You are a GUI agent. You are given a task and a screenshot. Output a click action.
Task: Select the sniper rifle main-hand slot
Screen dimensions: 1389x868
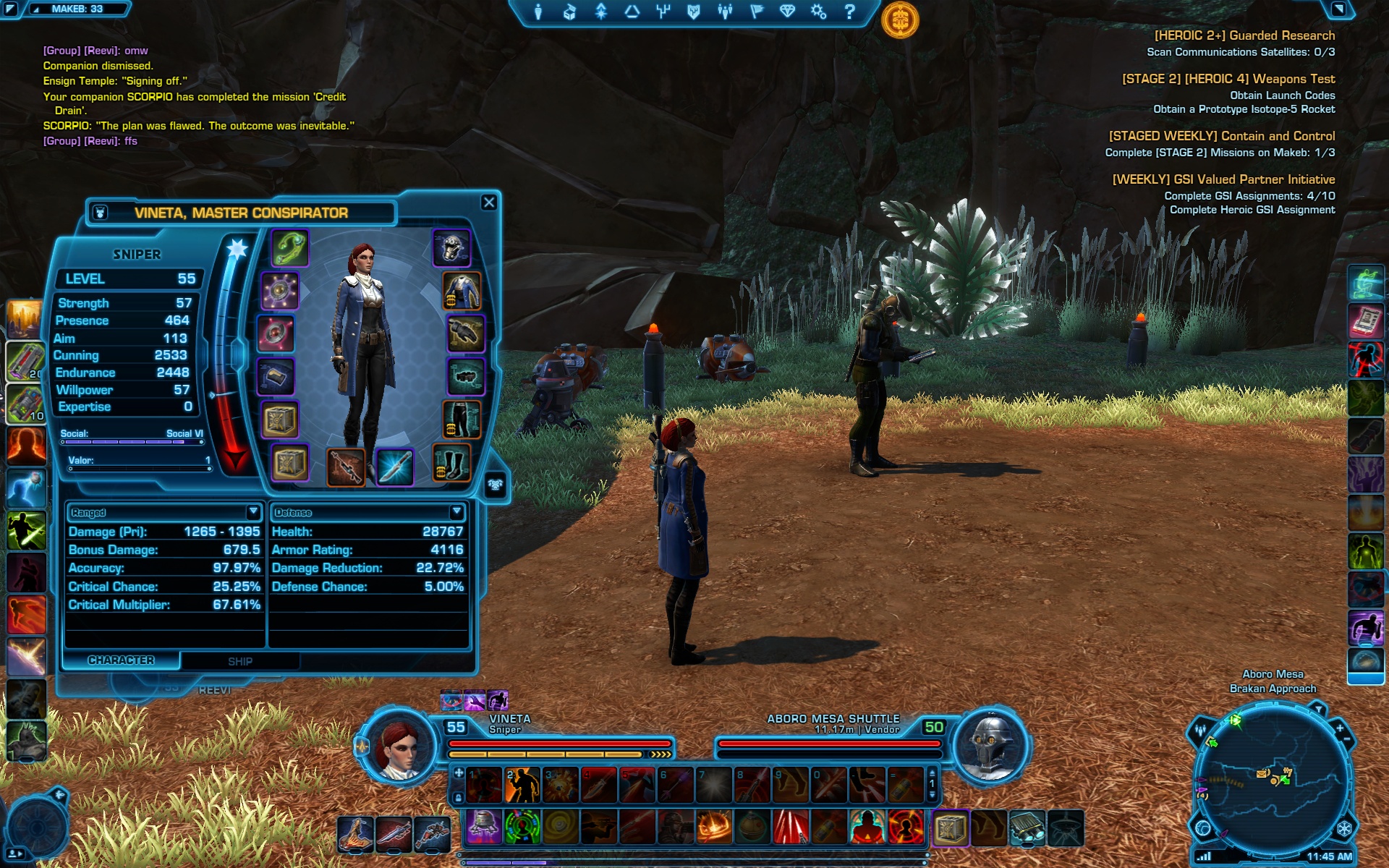(346, 467)
